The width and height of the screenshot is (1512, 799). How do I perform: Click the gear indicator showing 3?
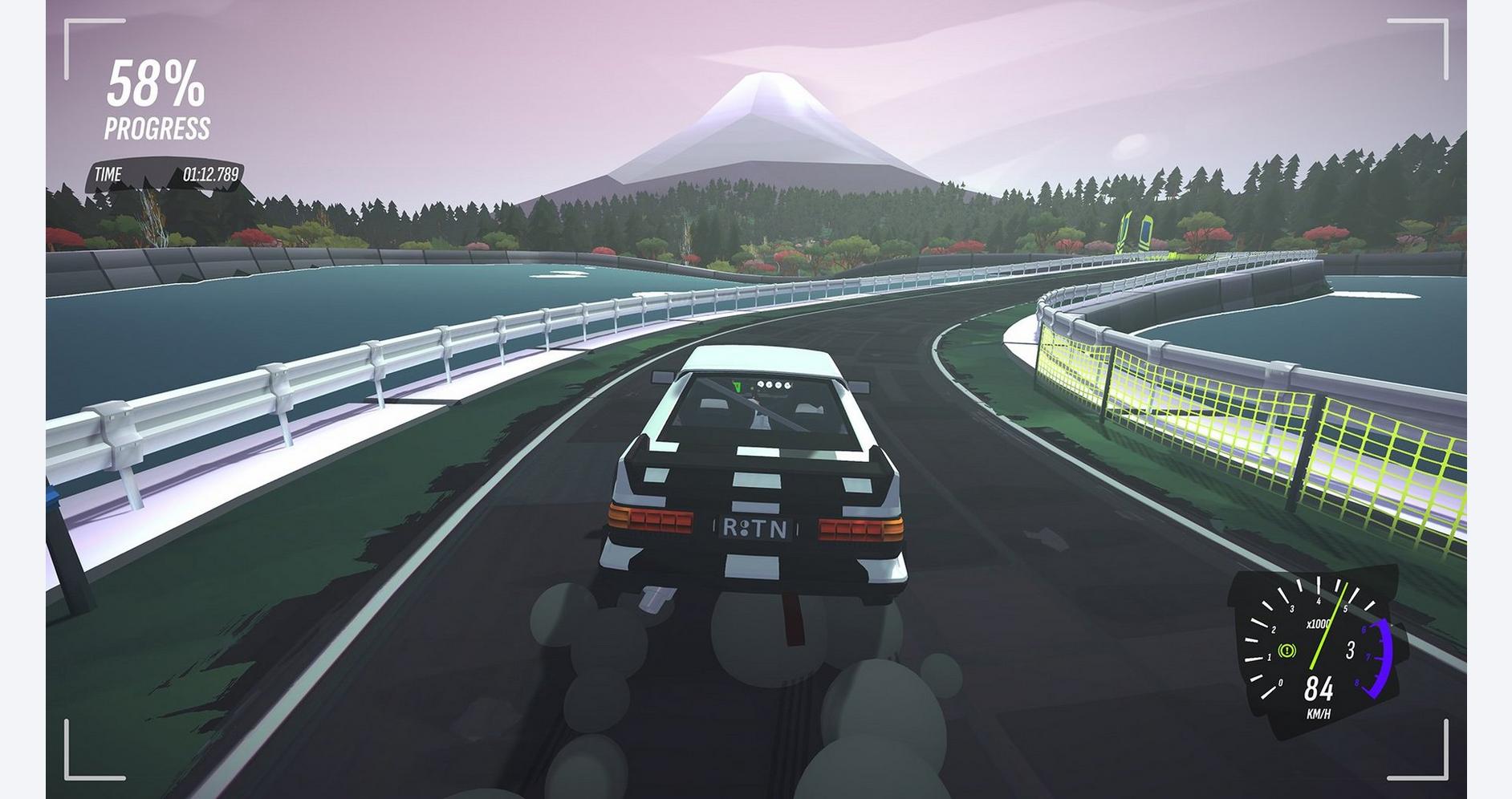[1350, 650]
